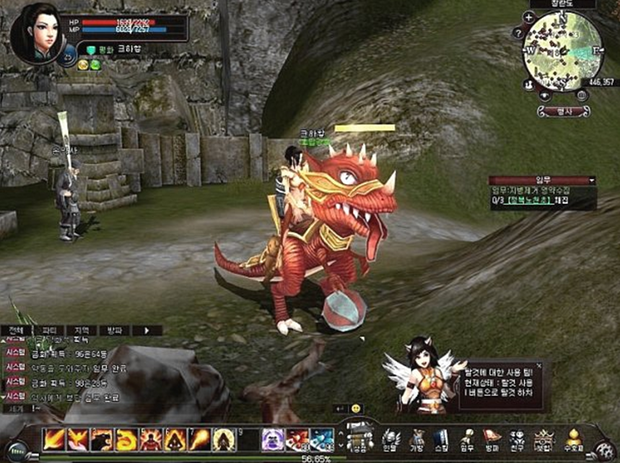Image resolution: width=620 pixels, height=463 pixels.
Task: Open the 인물 character menu
Action: click(x=392, y=439)
